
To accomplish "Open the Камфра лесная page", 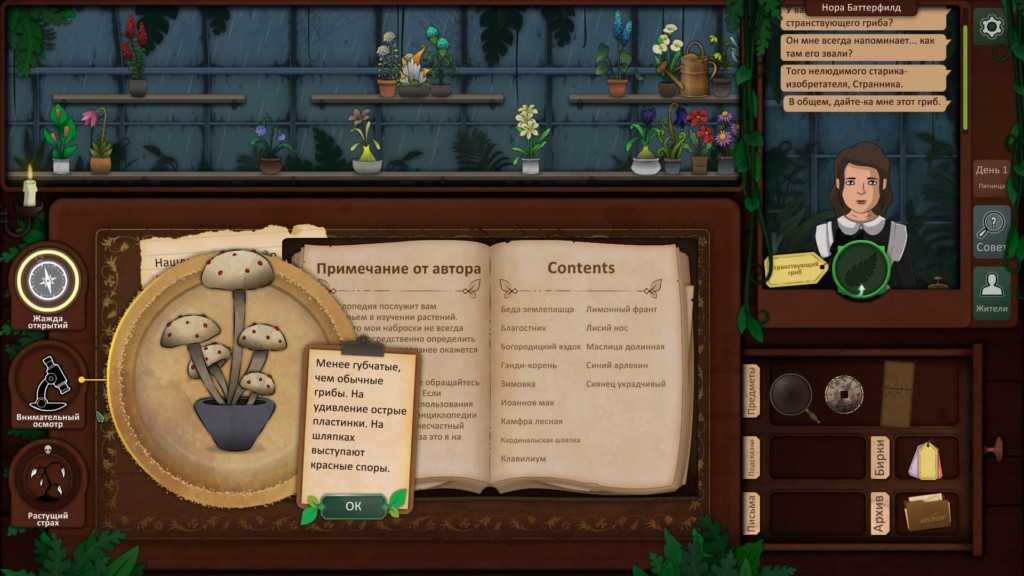I will tap(531, 421).
